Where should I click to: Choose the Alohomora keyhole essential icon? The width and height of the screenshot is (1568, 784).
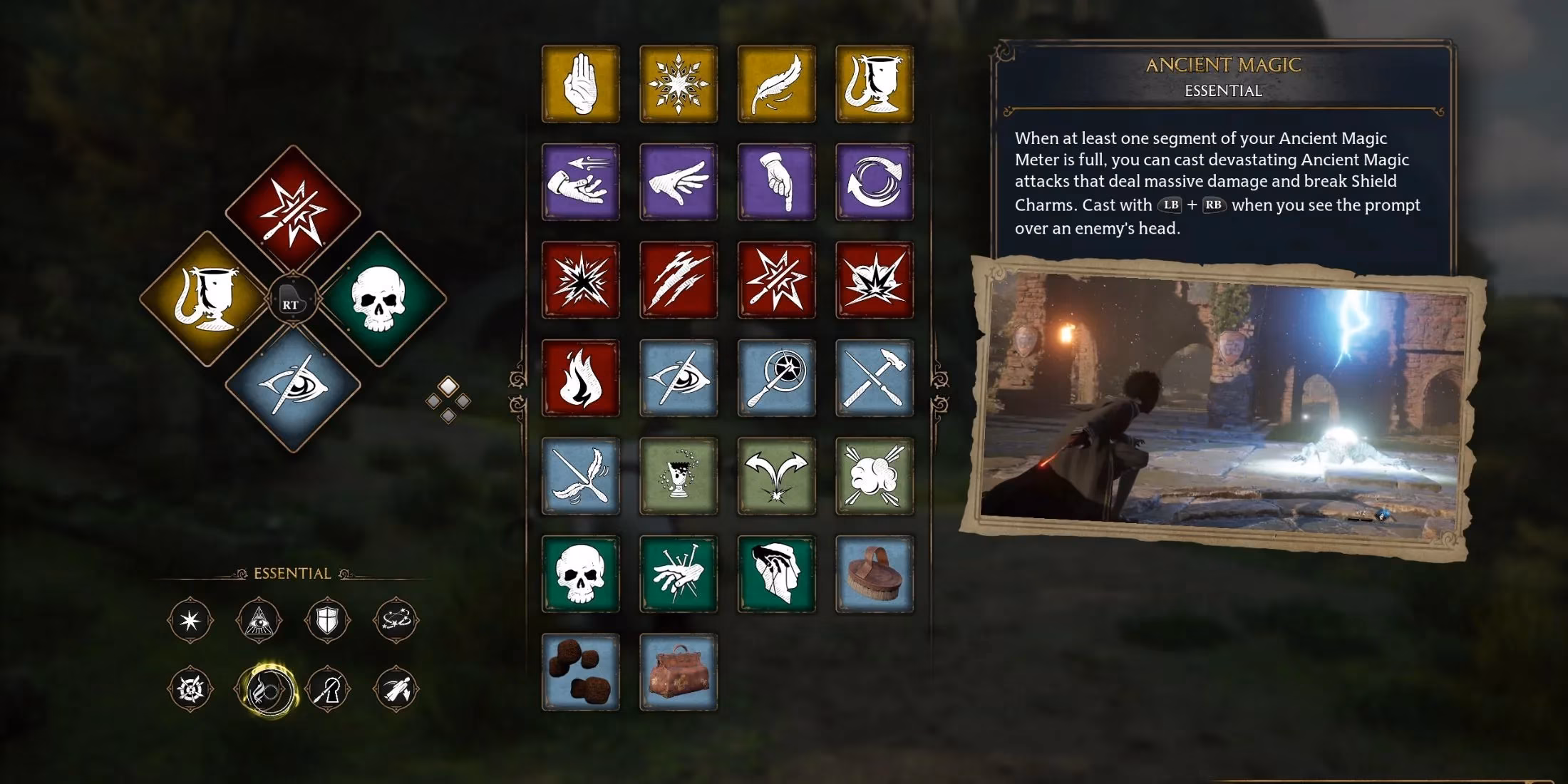(x=327, y=689)
